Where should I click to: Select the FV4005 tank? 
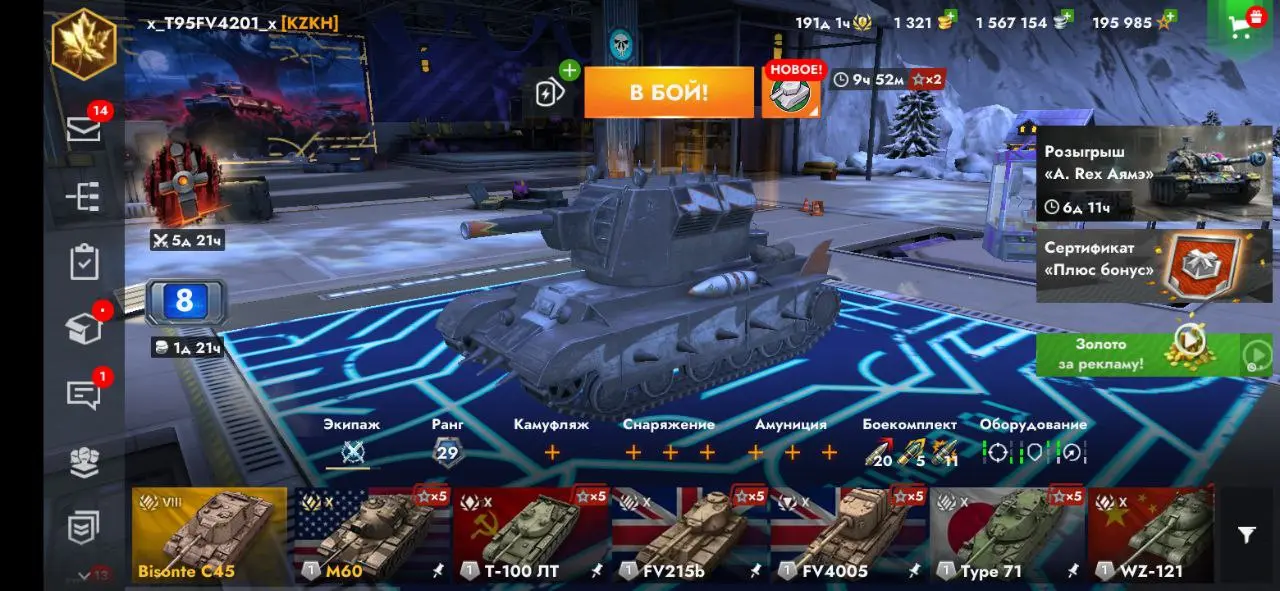tap(848, 535)
